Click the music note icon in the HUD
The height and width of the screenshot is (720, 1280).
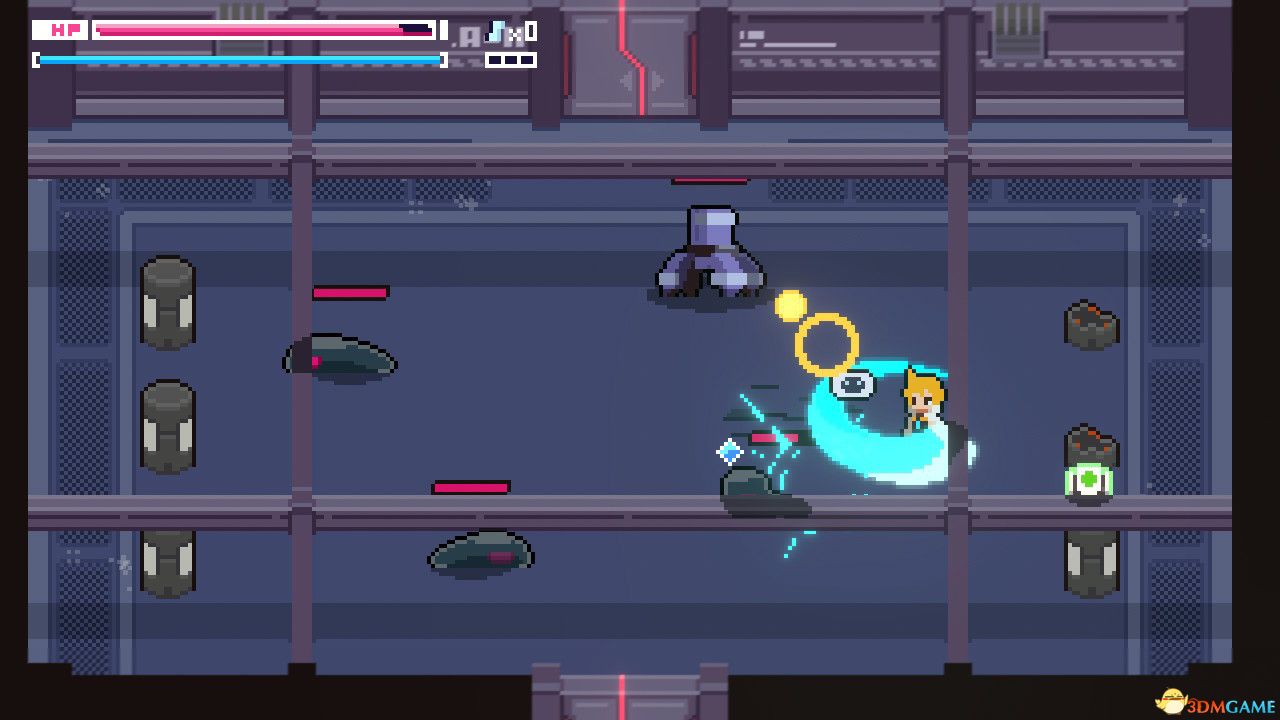click(x=495, y=32)
